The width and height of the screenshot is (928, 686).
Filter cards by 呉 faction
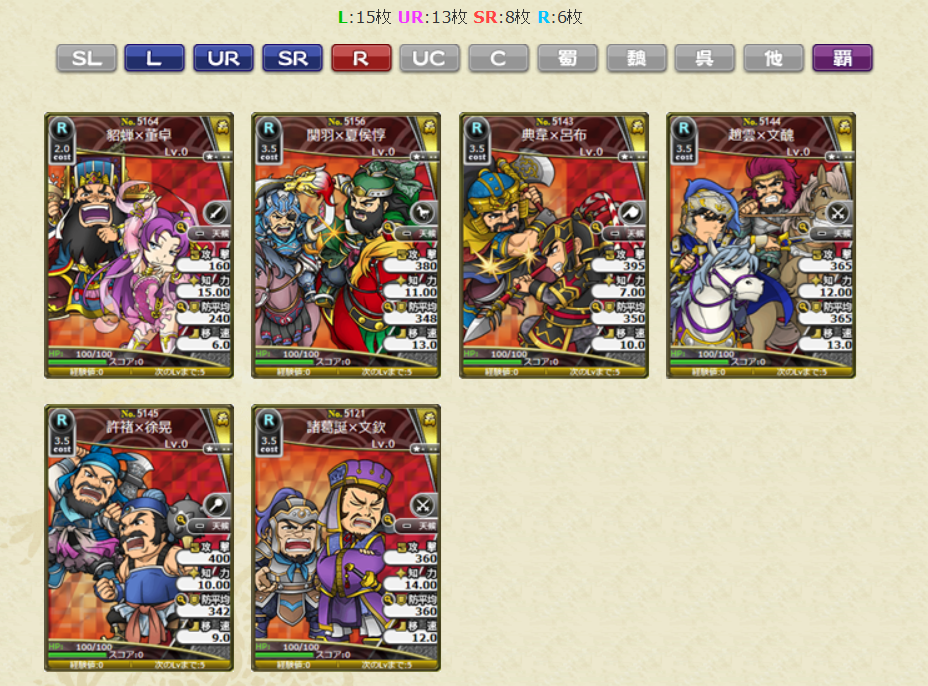point(704,58)
